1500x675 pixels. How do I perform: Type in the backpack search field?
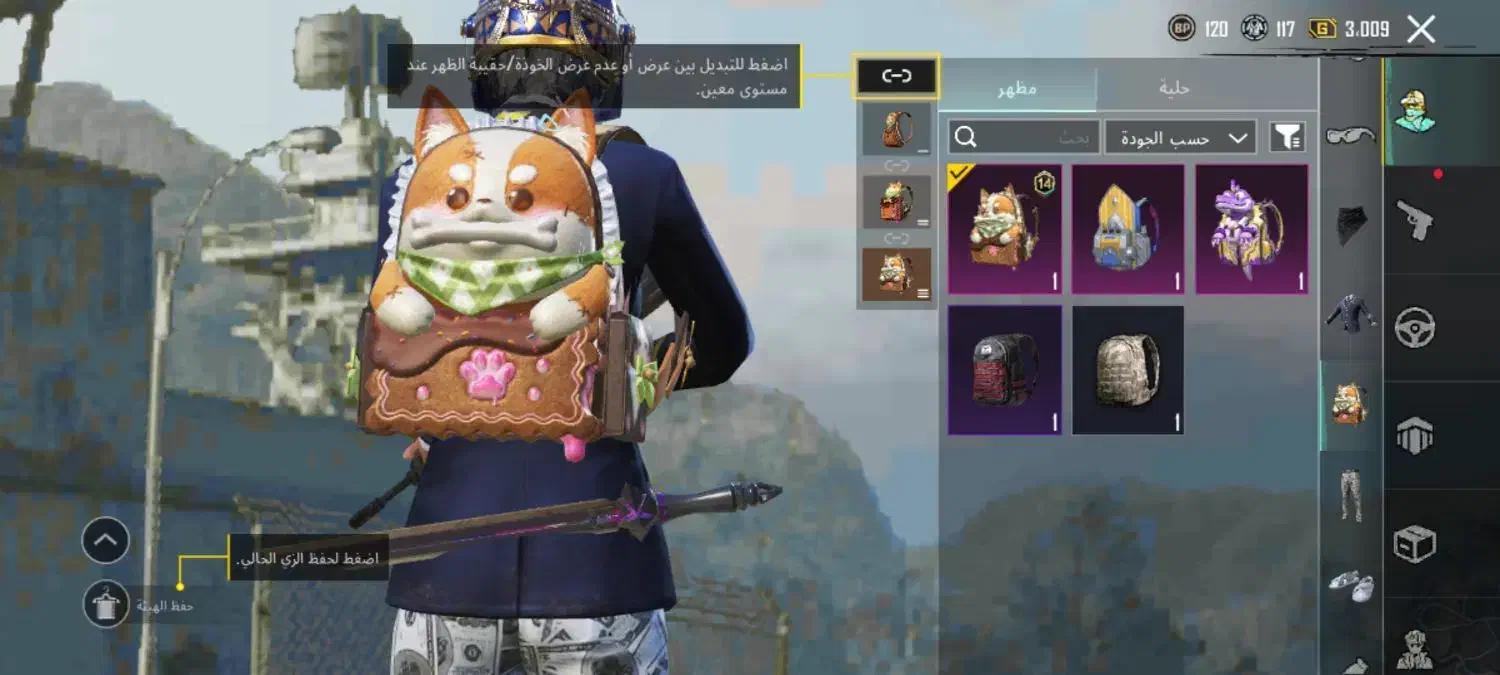[x=1023, y=138]
